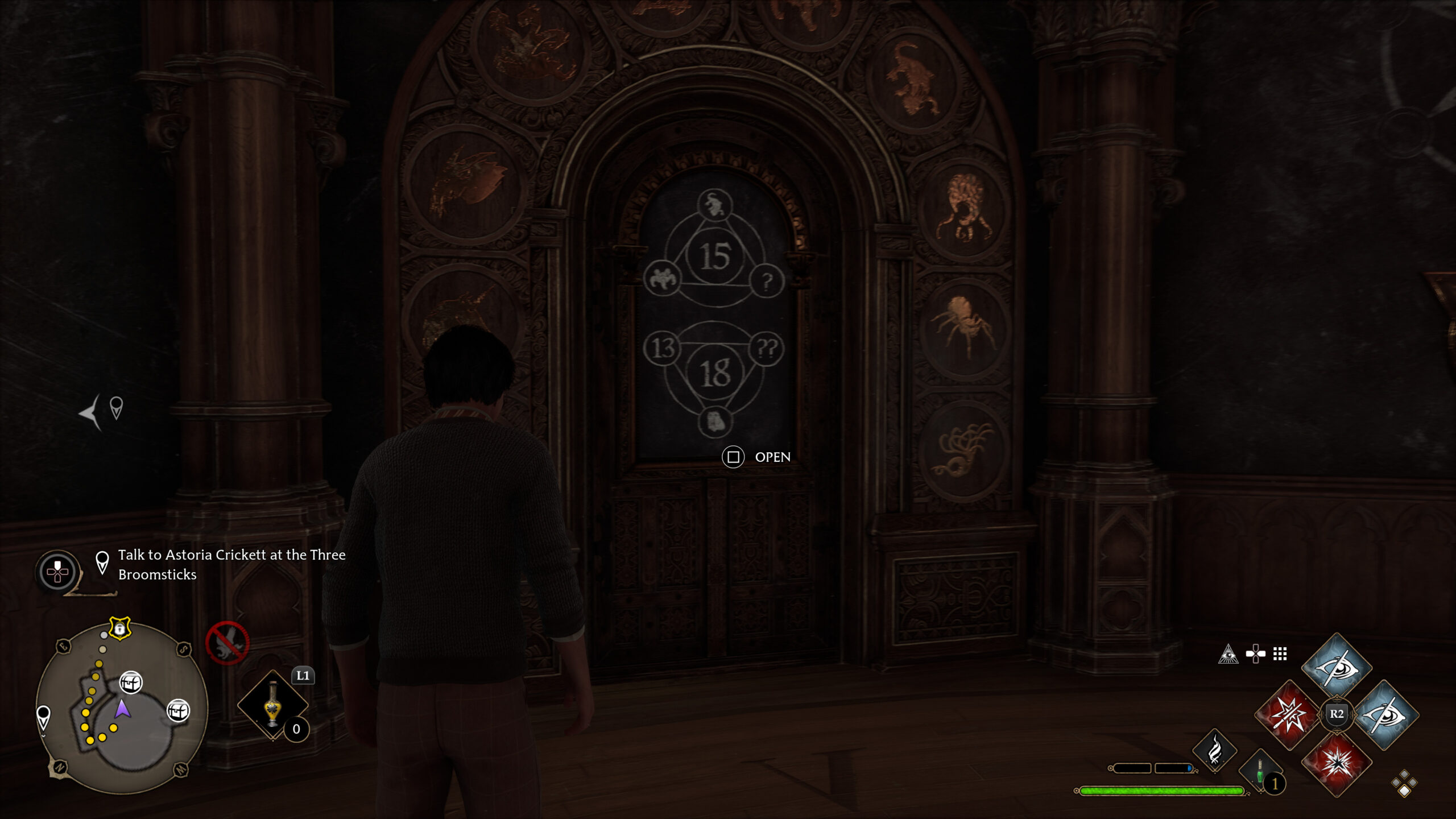Activate the Ancient Magic flame icon
1456x819 pixels.
pyautogui.click(x=1214, y=751)
